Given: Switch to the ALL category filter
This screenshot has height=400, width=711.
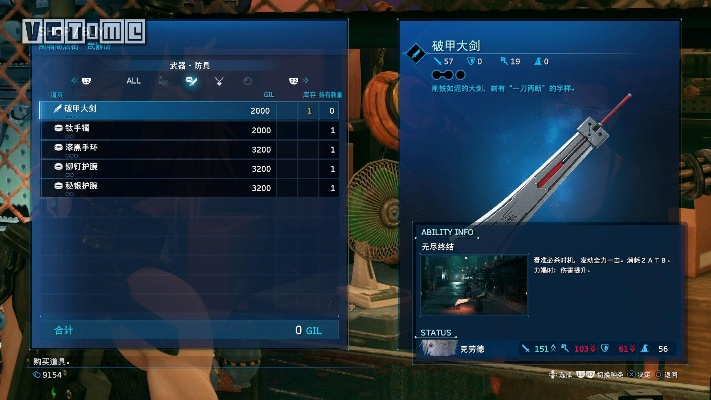Looking at the screenshot, I should (x=134, y=80).
